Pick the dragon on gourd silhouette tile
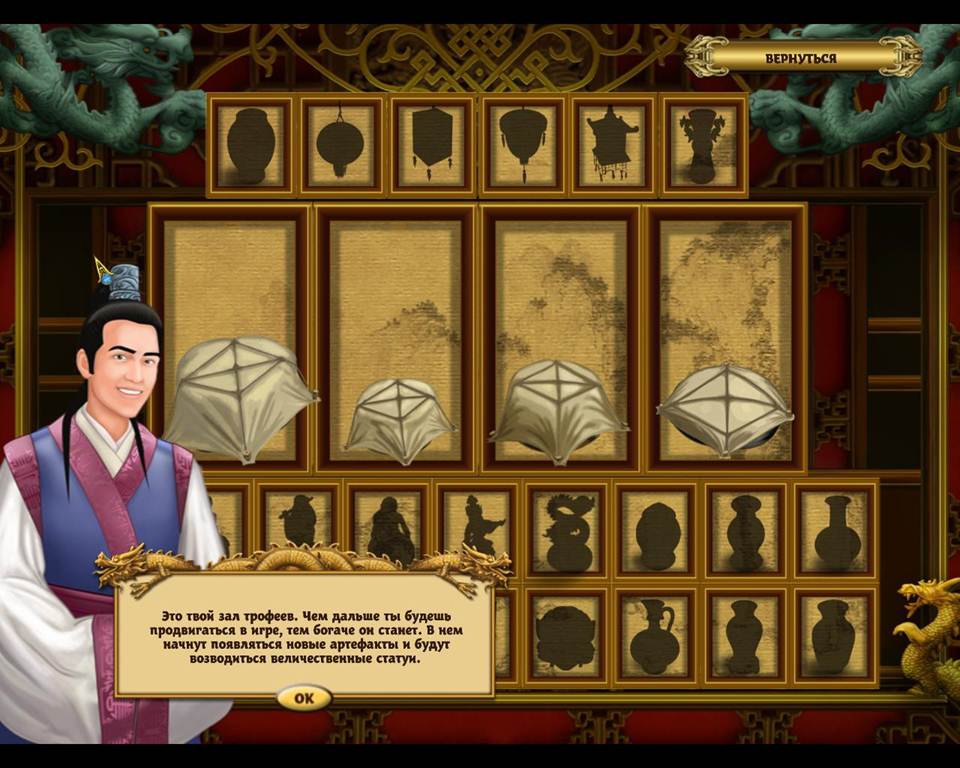This screenshot has height=768, width=960. (568, 532)
